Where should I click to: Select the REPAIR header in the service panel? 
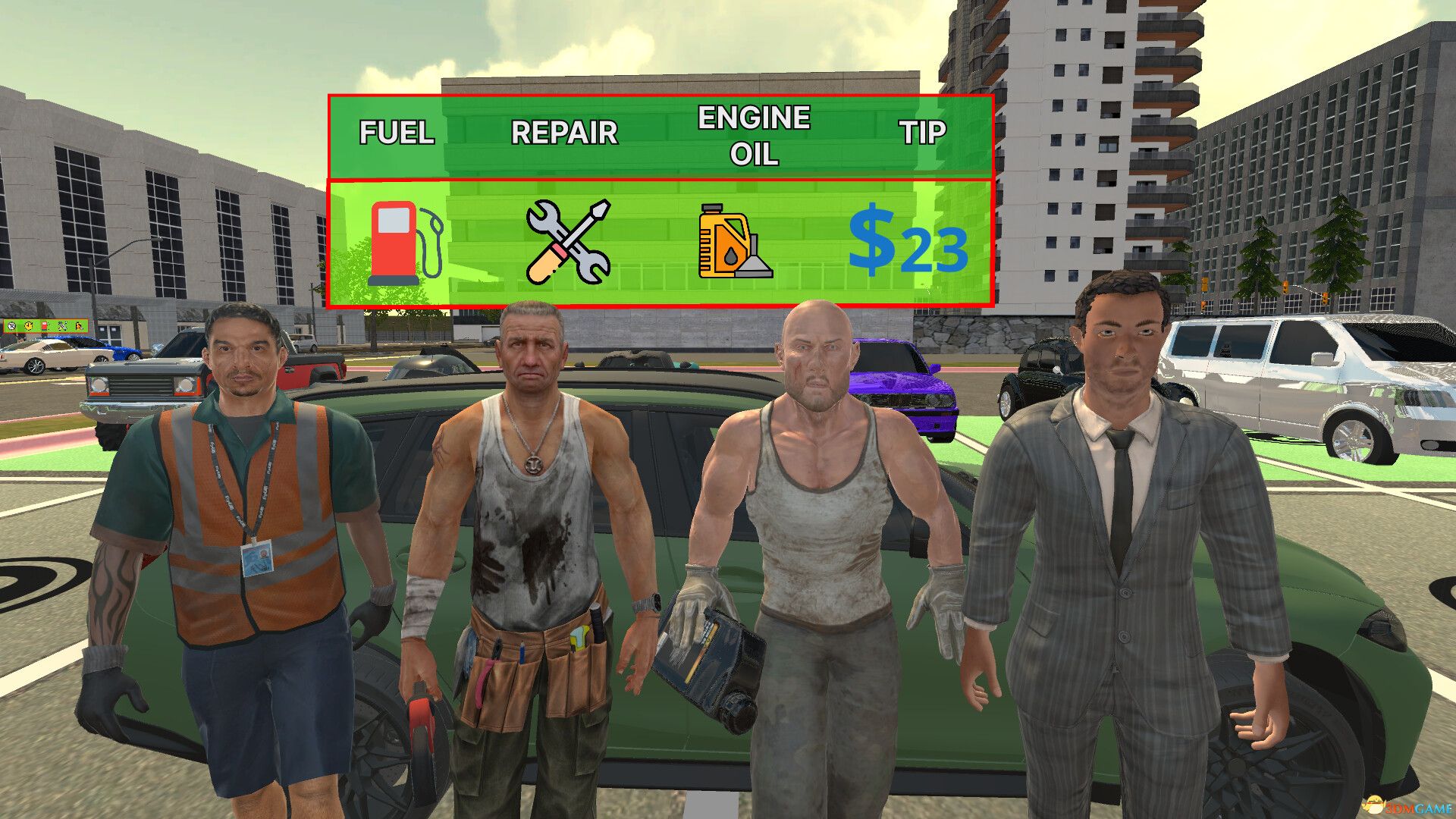[565, 133]
